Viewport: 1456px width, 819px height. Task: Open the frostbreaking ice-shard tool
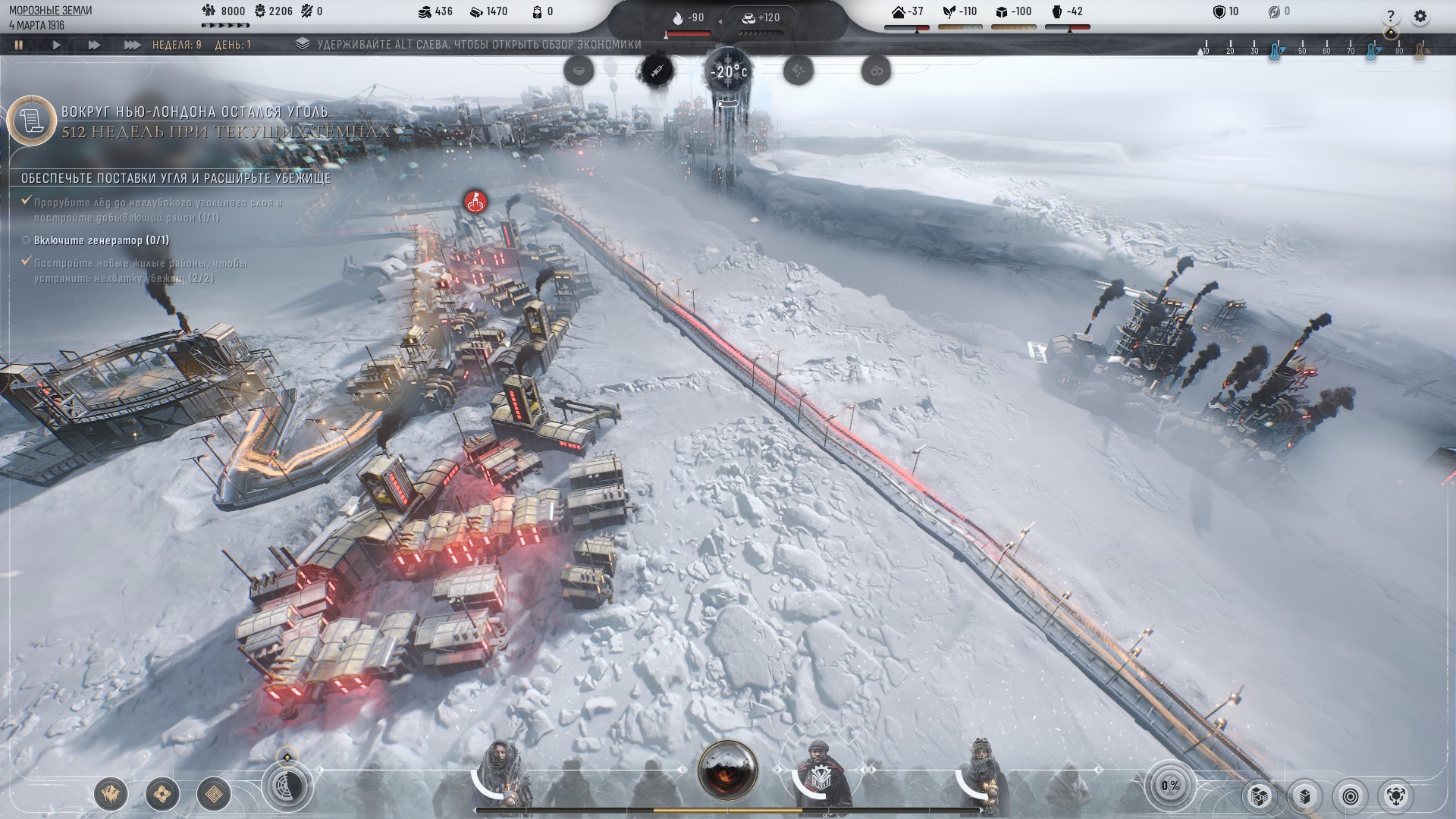coord(111,794)
